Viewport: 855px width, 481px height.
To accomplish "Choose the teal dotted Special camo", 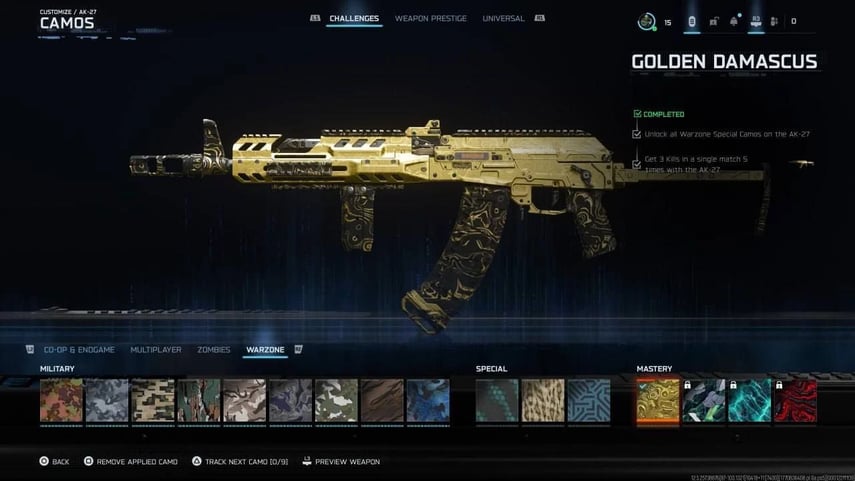I will (497, 400).
